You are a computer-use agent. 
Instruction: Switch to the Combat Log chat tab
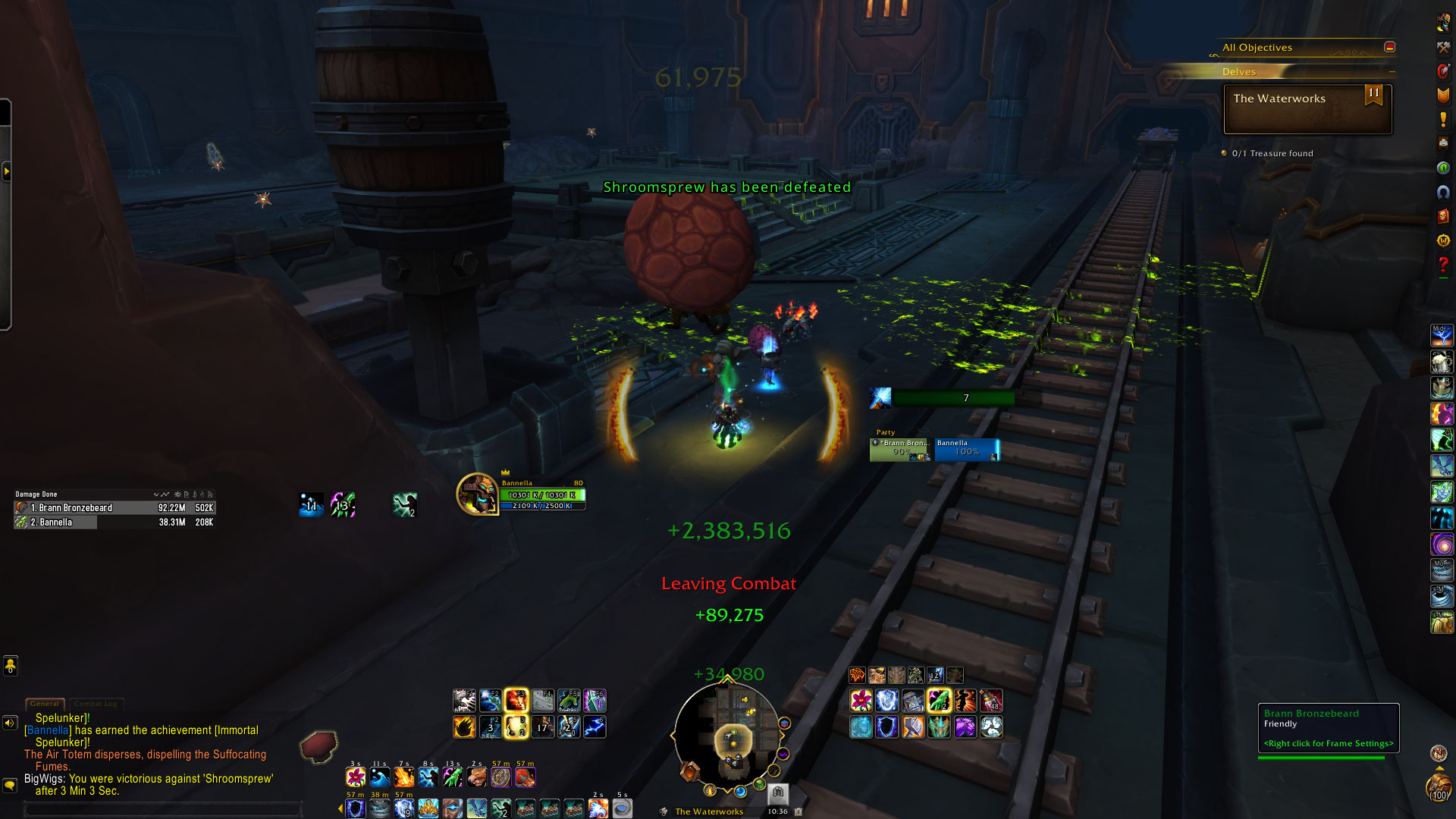(x=96, y=704)
